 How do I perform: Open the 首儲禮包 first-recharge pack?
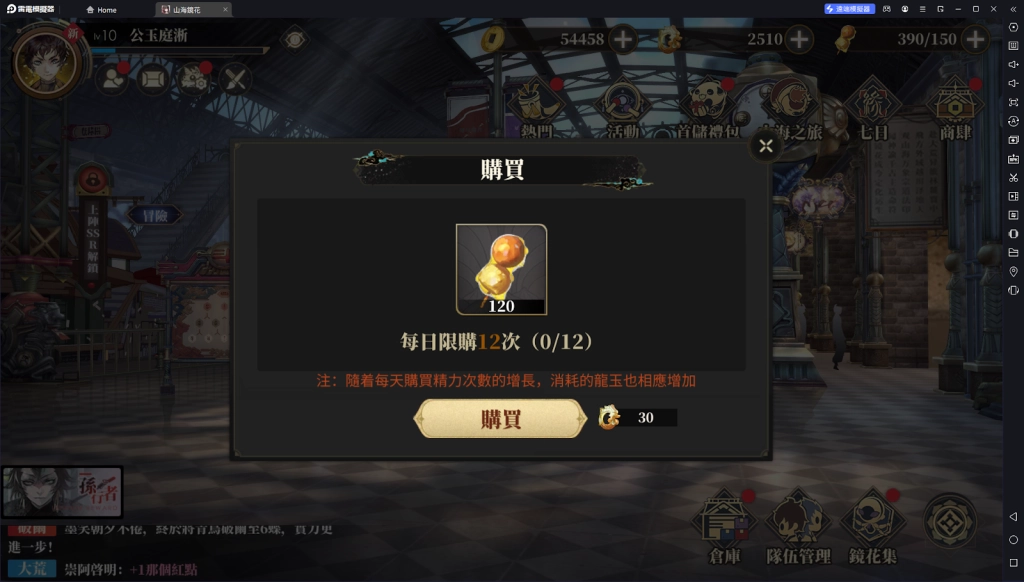click(707, 107)
